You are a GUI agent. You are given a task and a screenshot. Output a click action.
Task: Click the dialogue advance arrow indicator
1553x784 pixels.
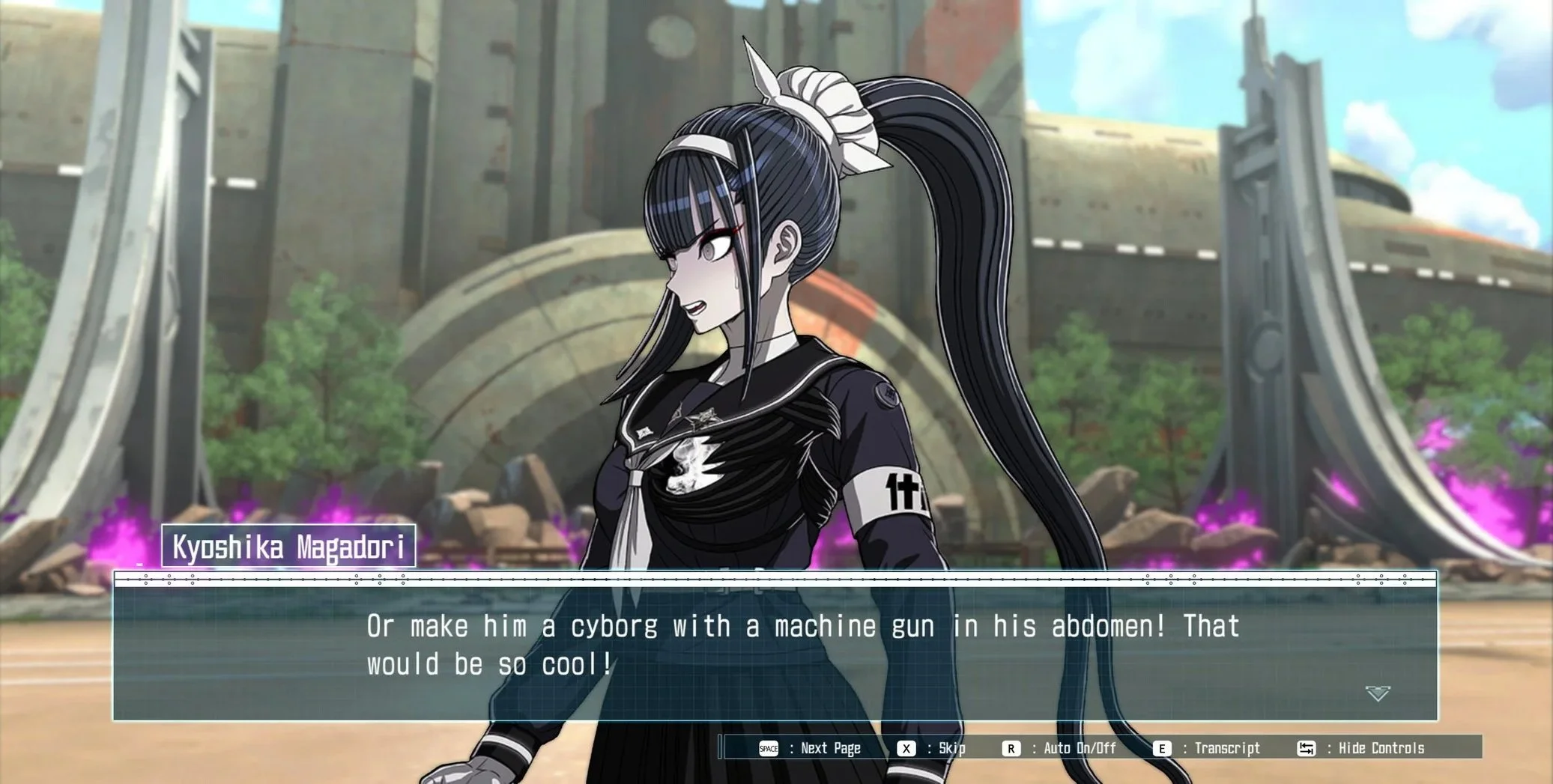point(1377,693)
